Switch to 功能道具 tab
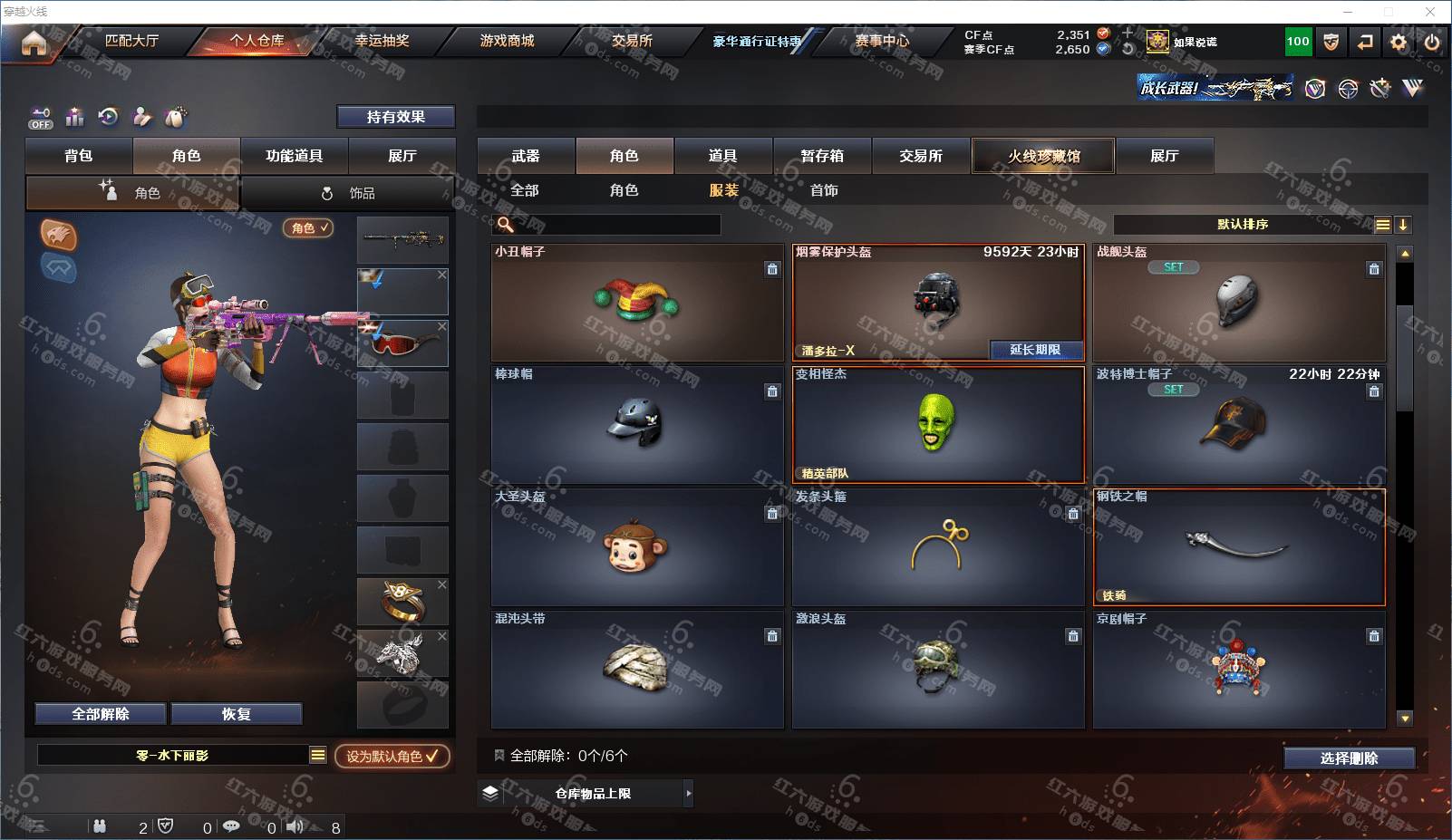Screen dimensions: 1452x840 (x=294, y=156)
